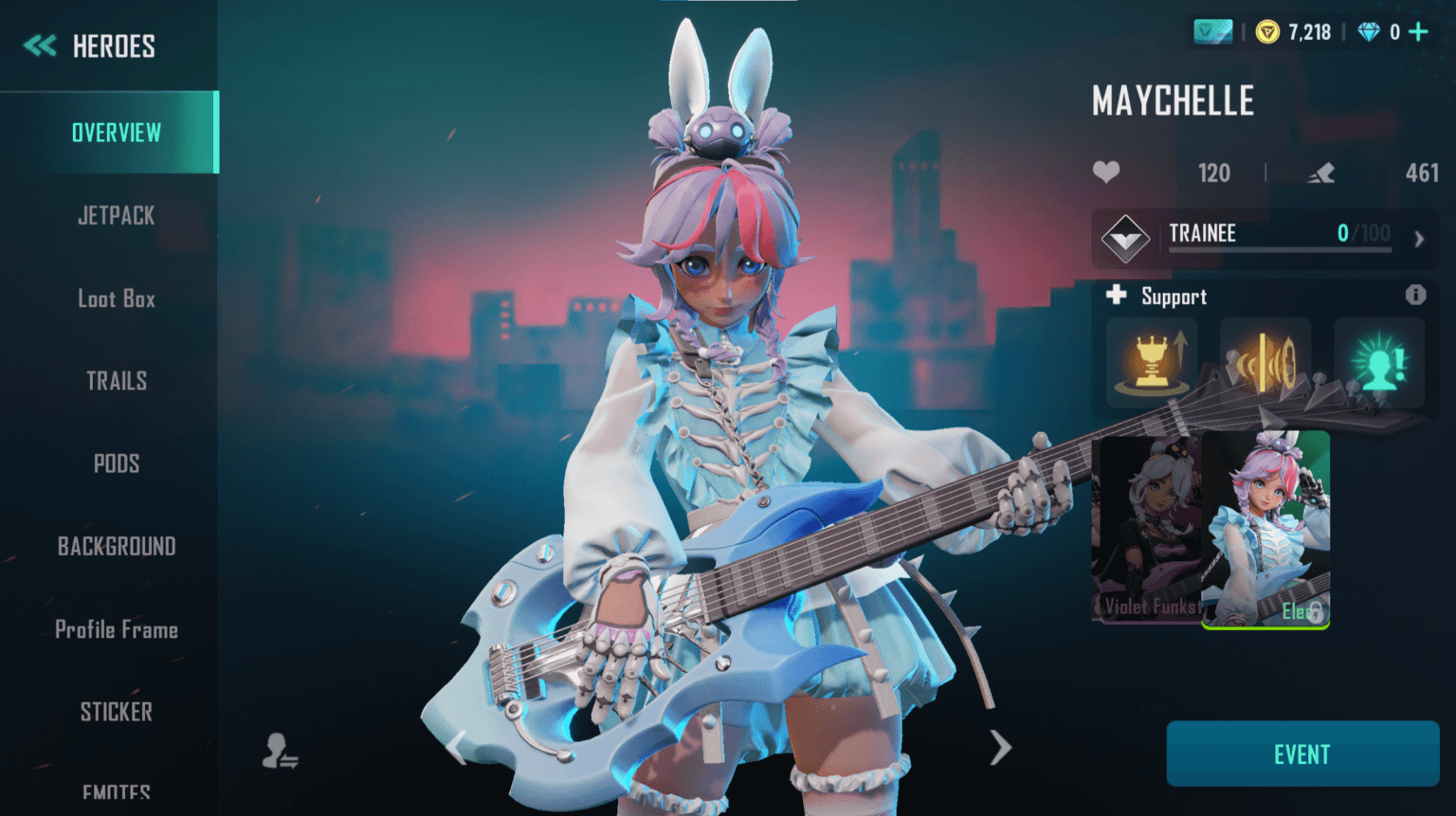Click the info icon beside Support panel
1456x816 pixels.
pyautogui.click(x=1417, y=295)
